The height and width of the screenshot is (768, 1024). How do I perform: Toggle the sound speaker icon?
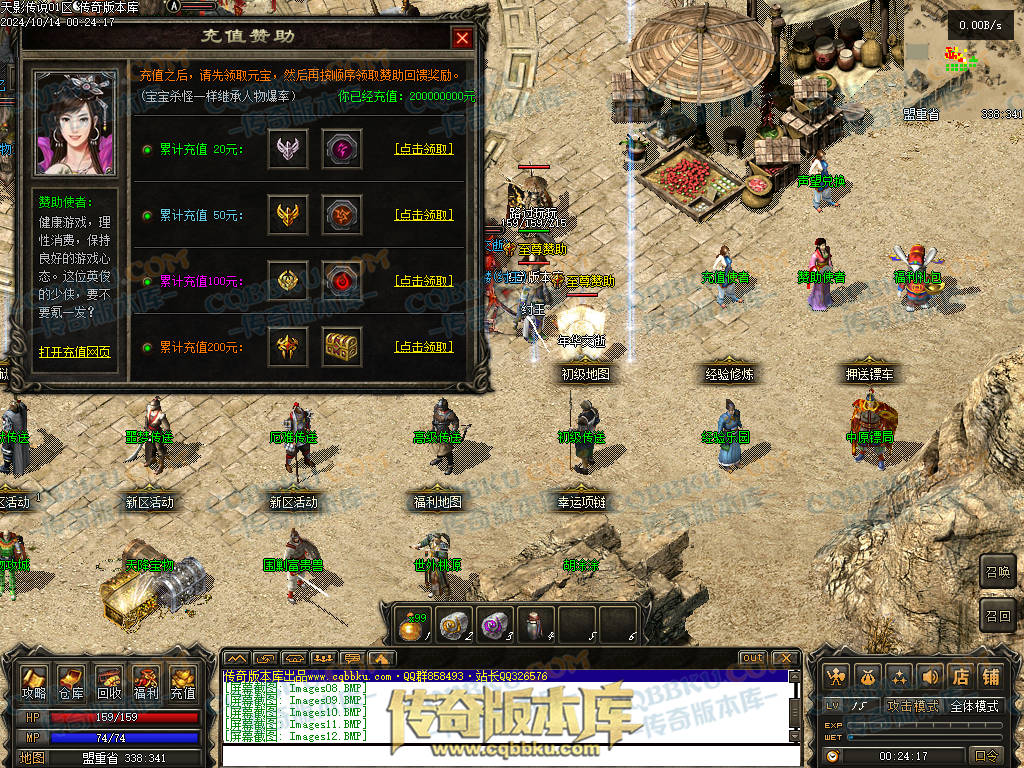point(930,677)
